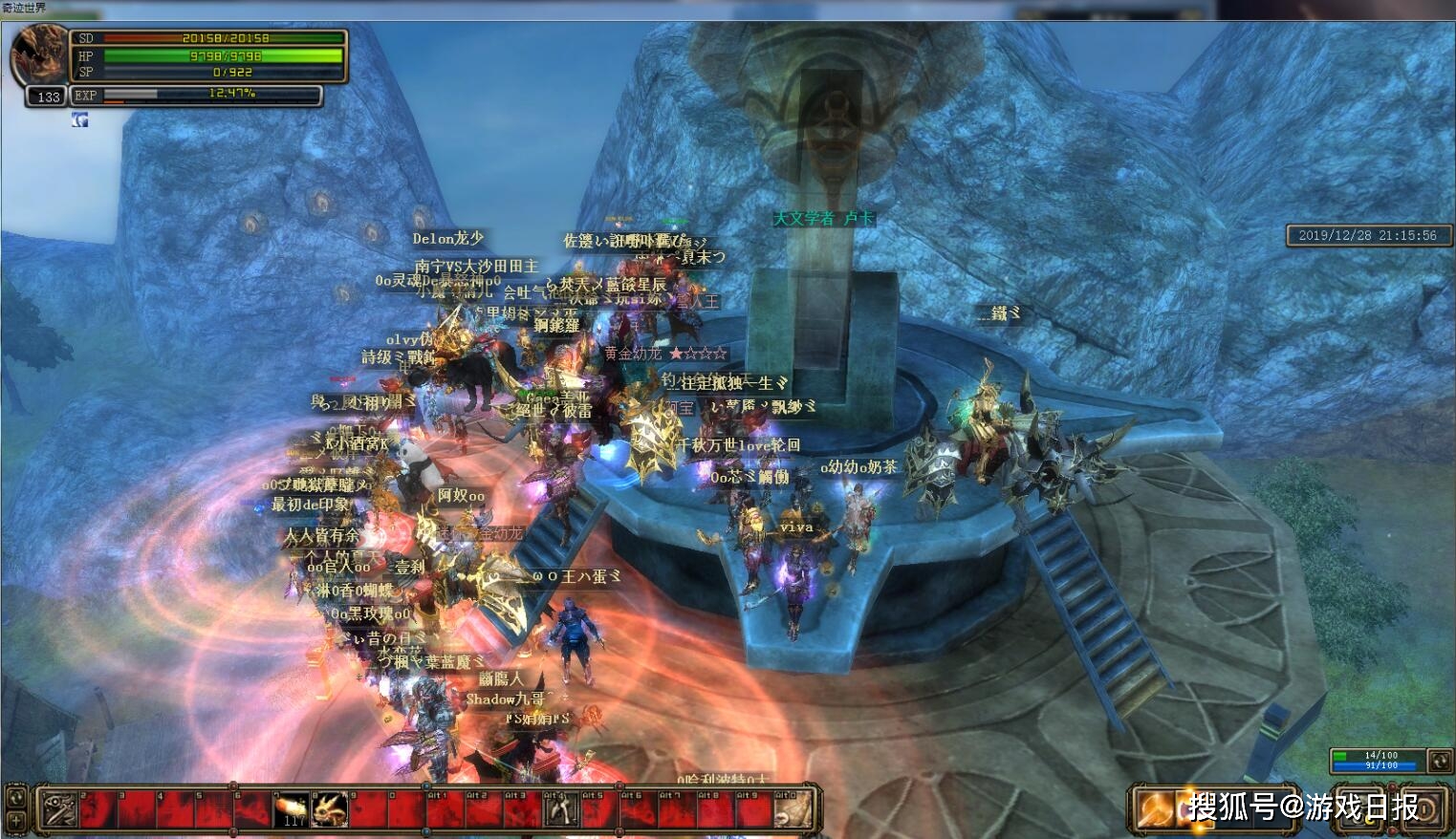This screenshot has width=1456, height=839.
Task: Click the hotbar swap arrows button
Action: 16,796
